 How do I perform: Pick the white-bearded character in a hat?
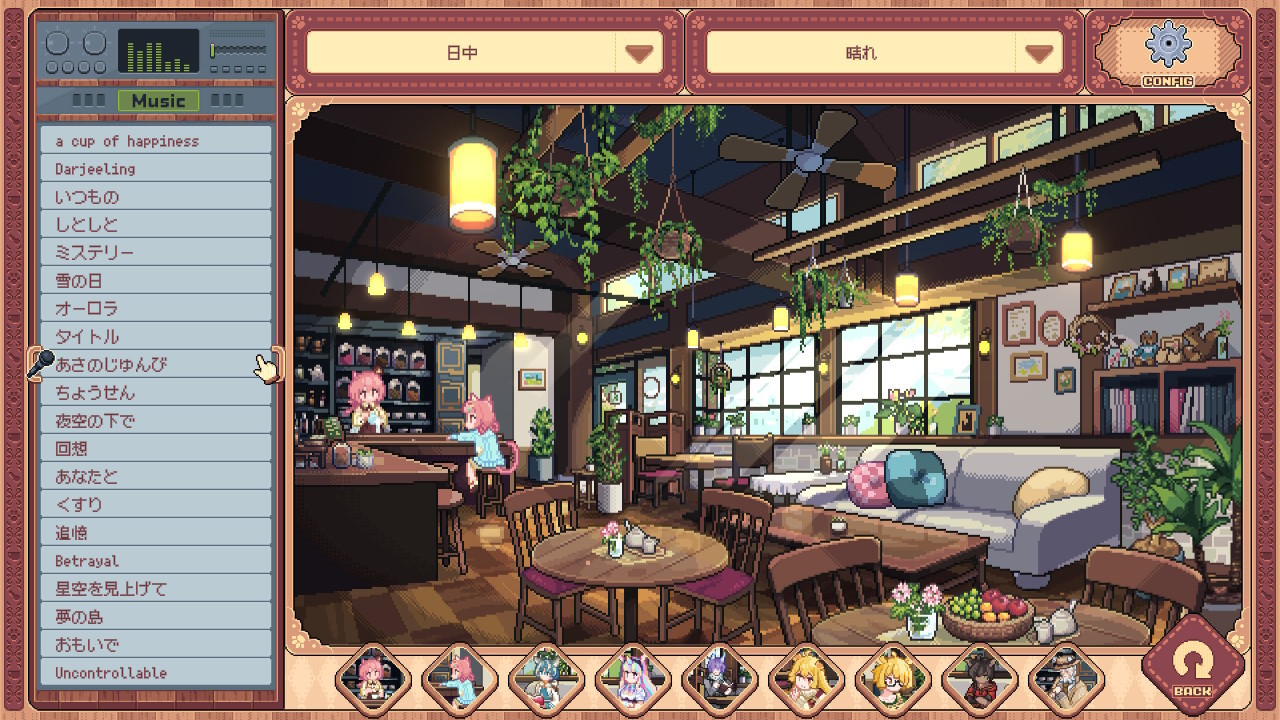1066,680
